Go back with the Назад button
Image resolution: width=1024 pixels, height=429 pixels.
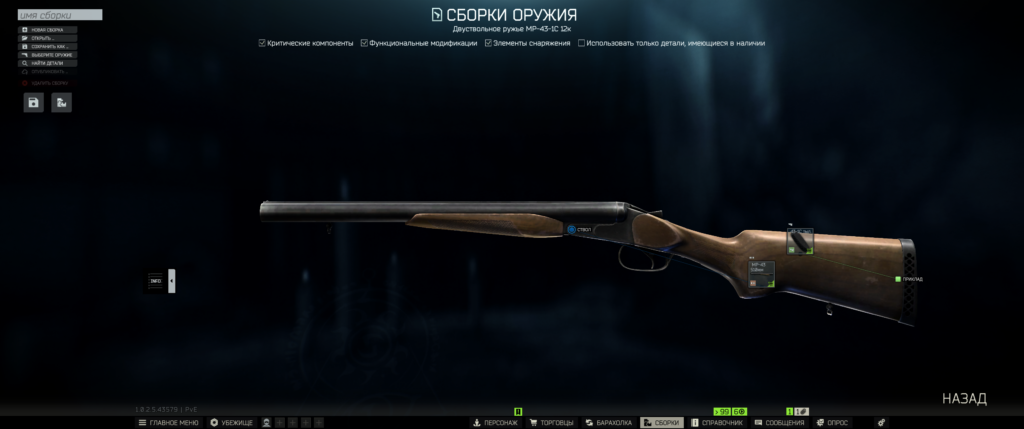[x=964, y=399]
